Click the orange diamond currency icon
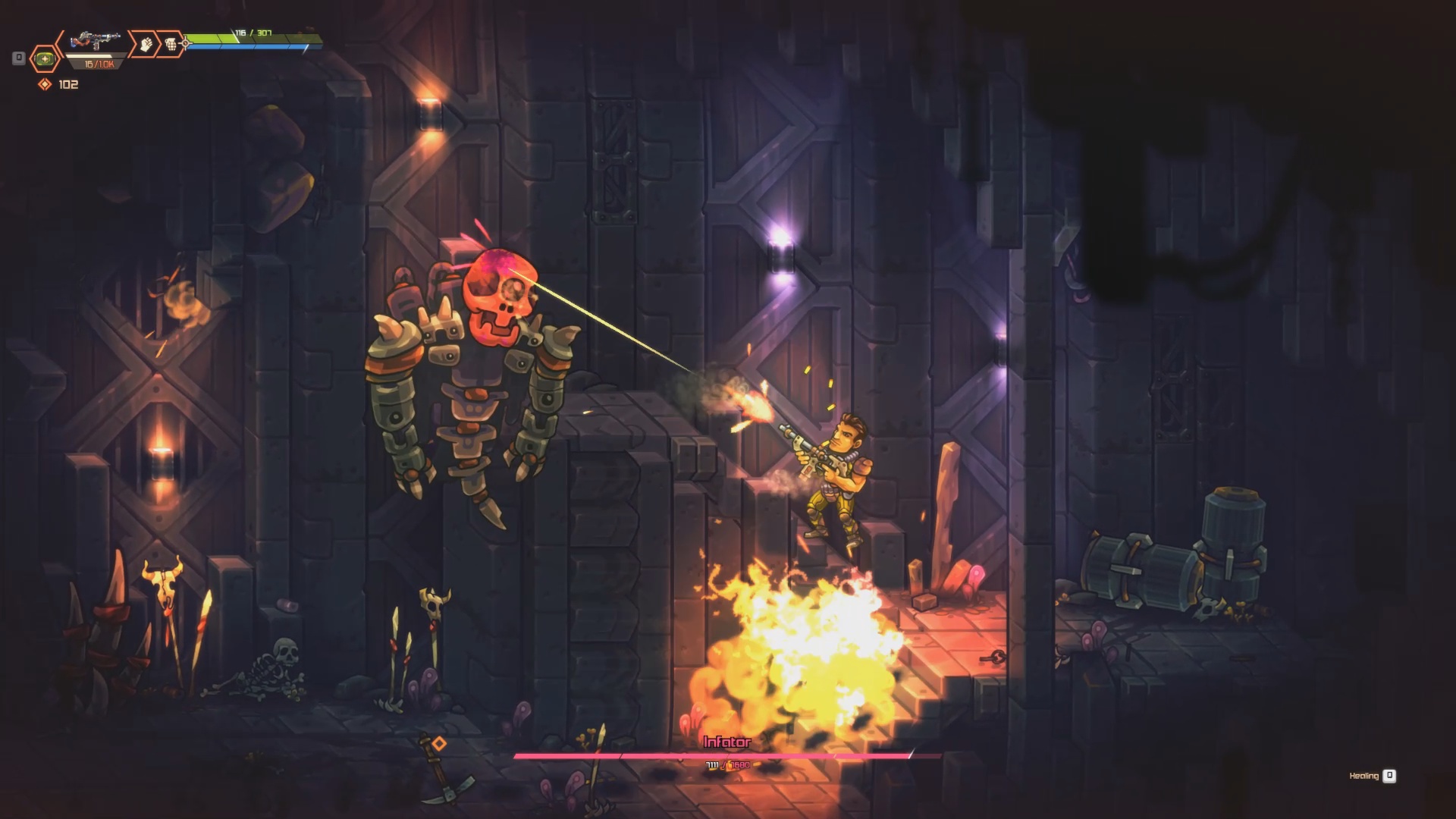The height and width of the screenshot is (819, 1456). [44, 85]
